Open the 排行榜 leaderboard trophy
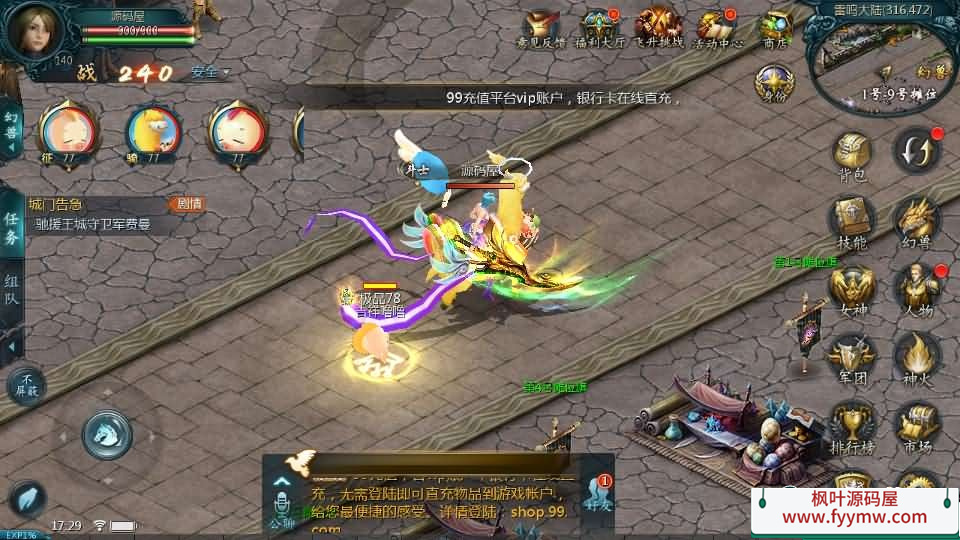This screenshot has width=960, height=540. [852, 425]
